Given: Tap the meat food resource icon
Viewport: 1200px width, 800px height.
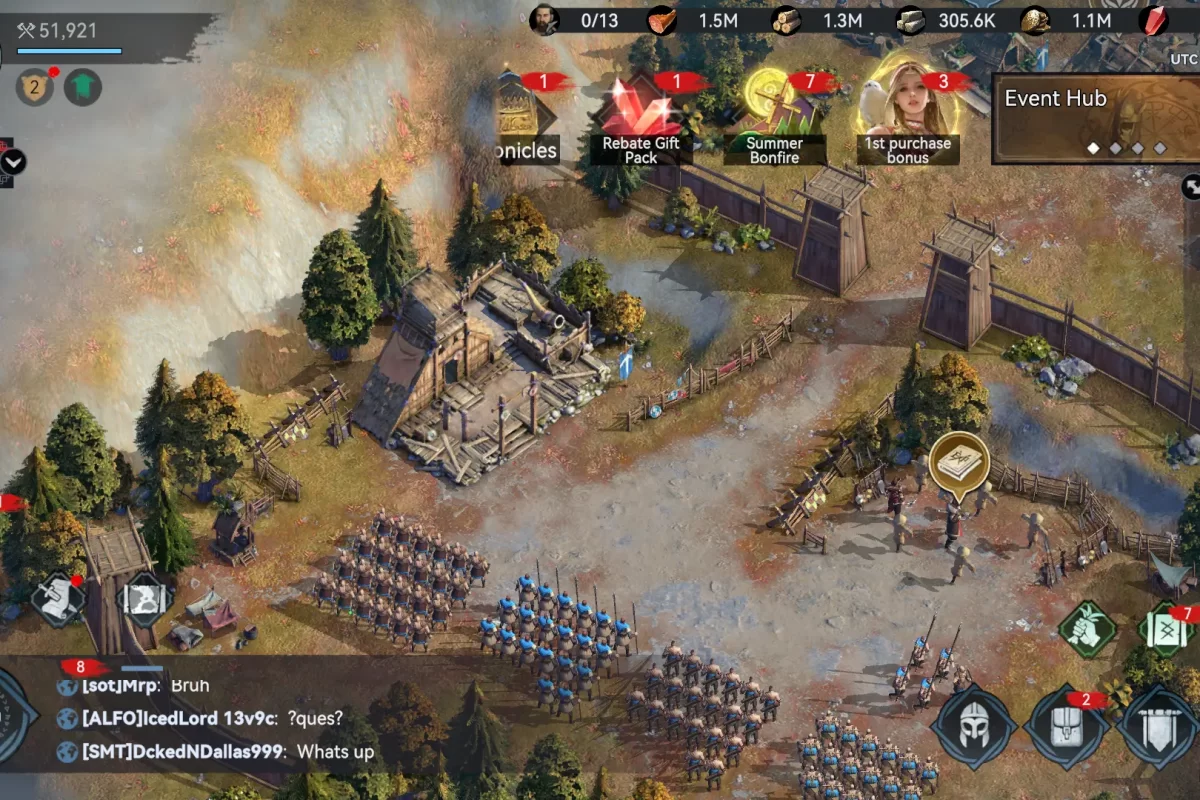Looking at the screenshot, I should [x=662, y=21].
